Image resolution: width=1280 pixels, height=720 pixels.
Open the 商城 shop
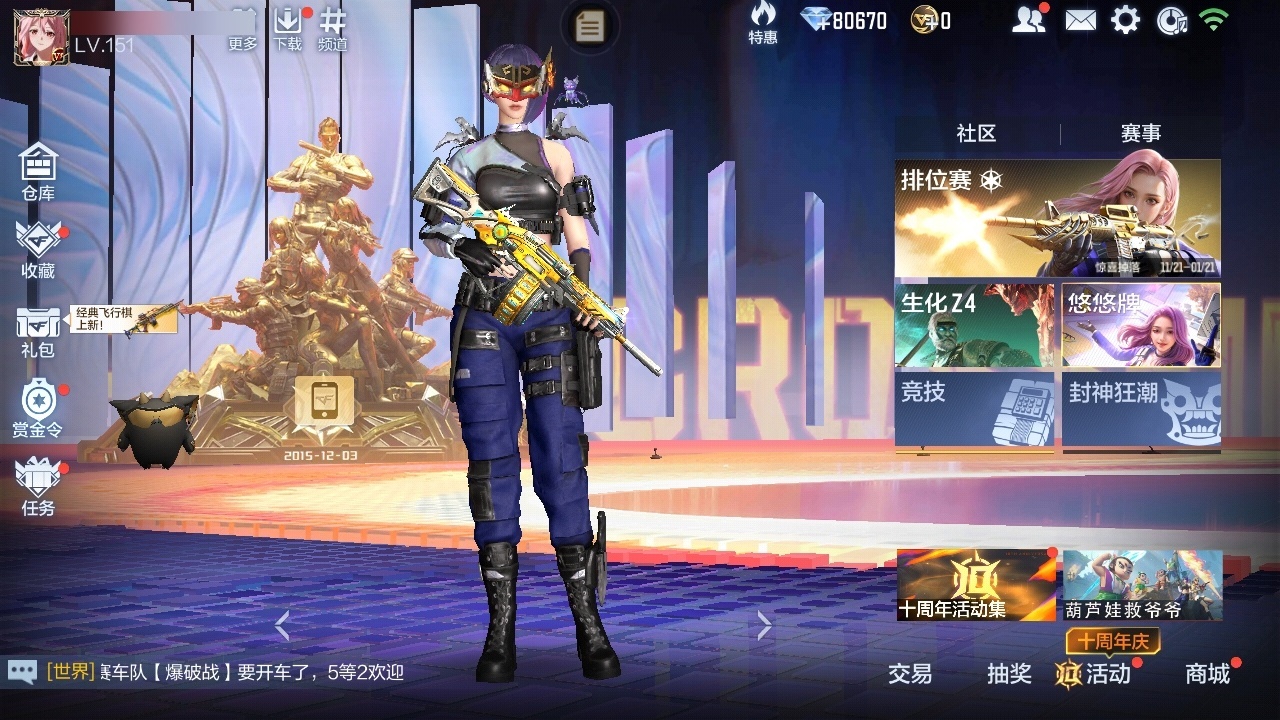[x=1207, y=674]
